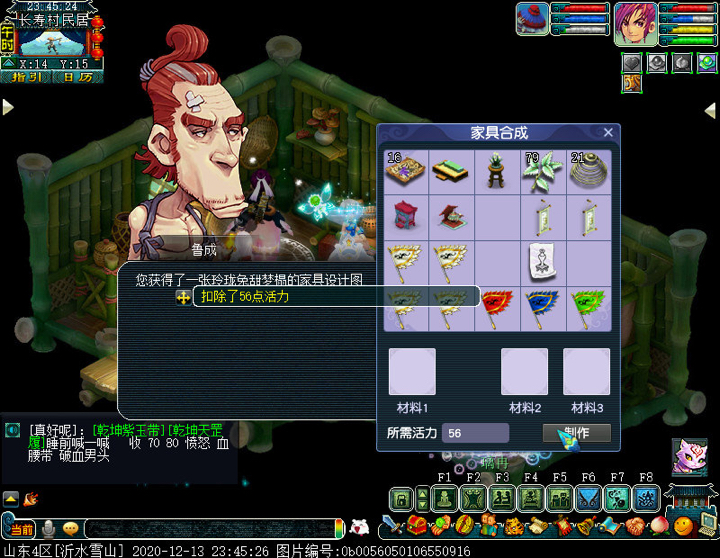Pick the green leaf material stack of 79
Viewport: 720px width, 558px height.
coord(543,171)
